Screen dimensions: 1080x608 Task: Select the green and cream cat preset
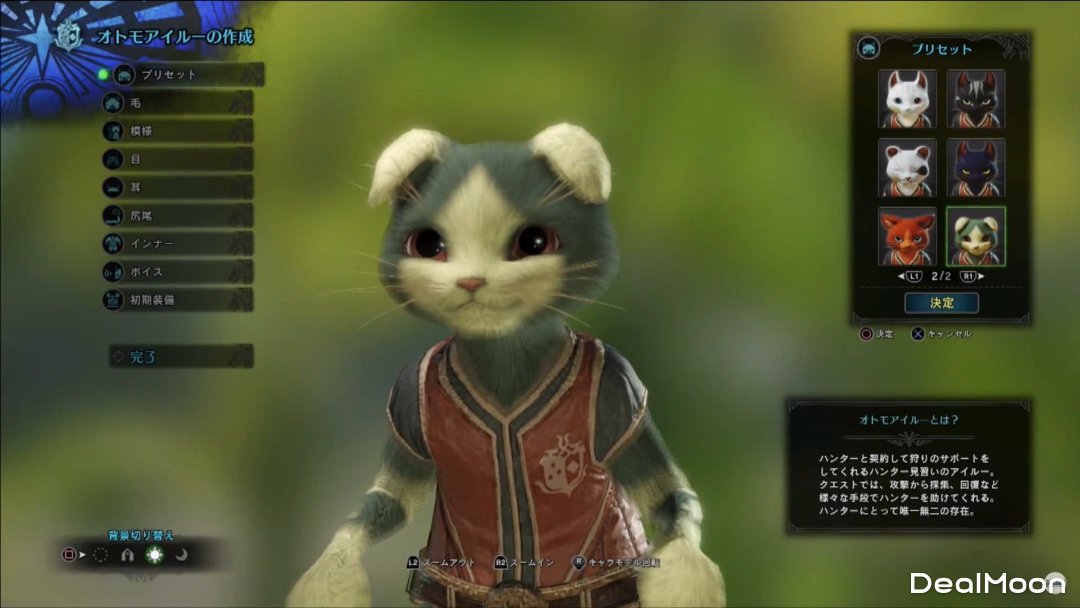click(x=976, y=236)
